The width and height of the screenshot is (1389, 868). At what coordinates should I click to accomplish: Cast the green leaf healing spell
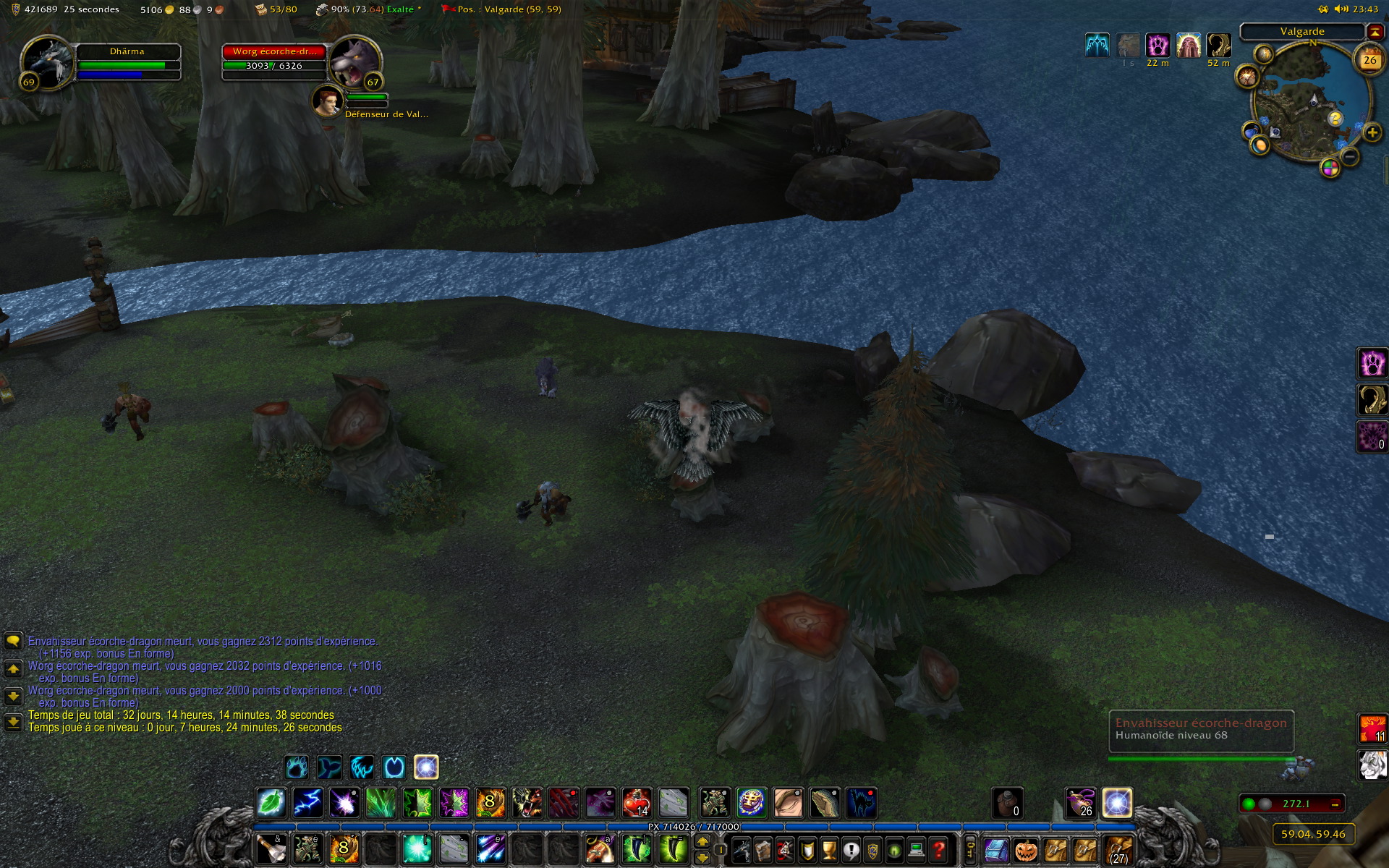(271, 803)
